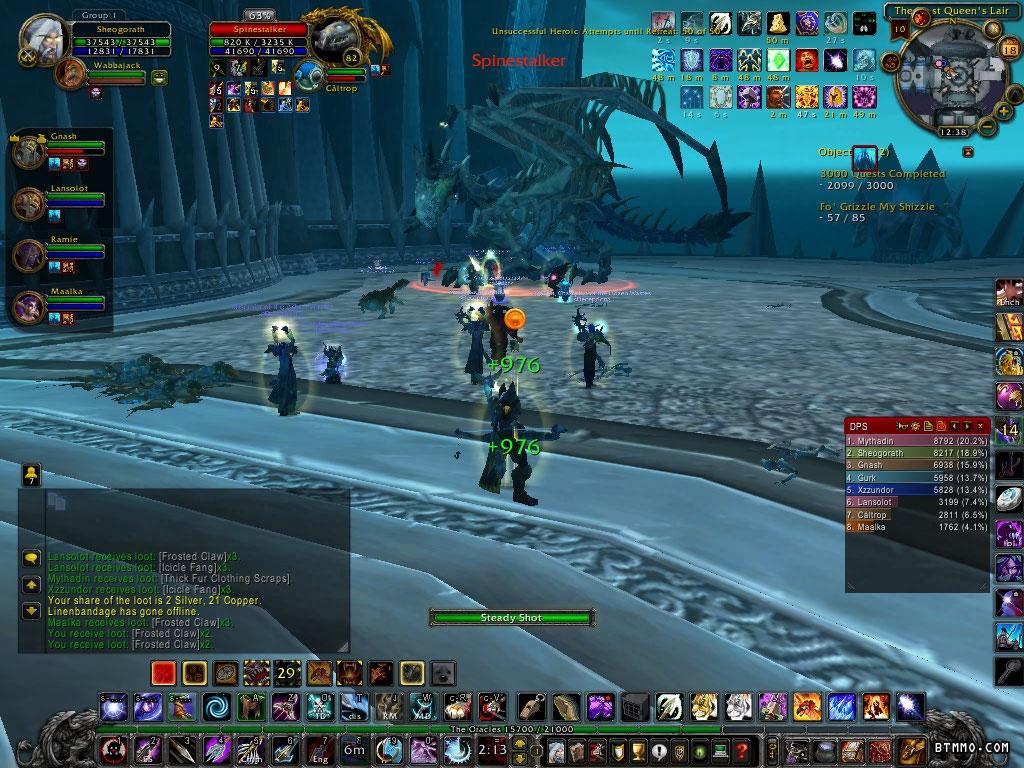Zoom out the minimap with minus button

coord(988,127)
